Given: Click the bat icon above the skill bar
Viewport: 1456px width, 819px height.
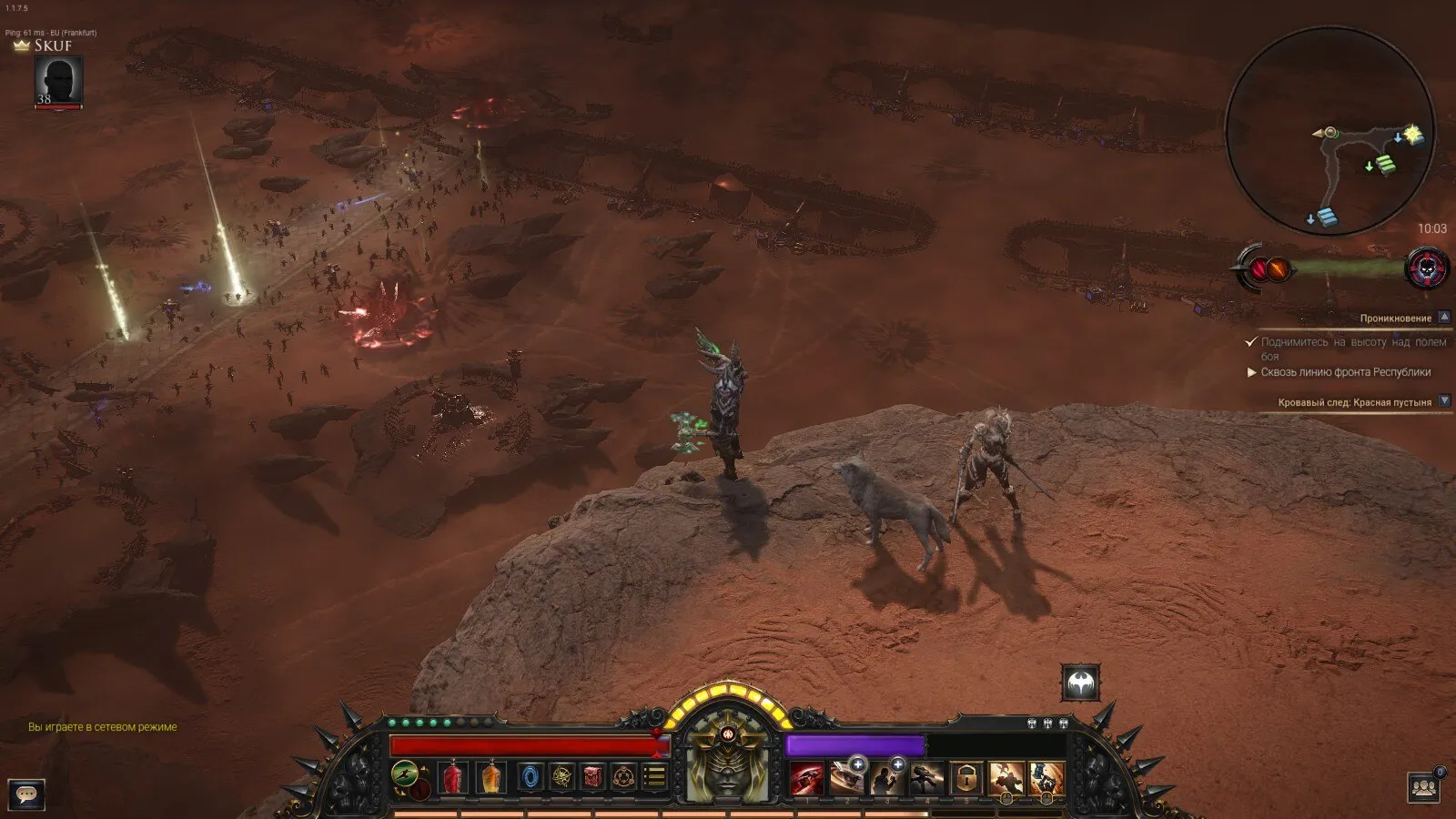Looking at the screenshot, I should [1080, 682].
